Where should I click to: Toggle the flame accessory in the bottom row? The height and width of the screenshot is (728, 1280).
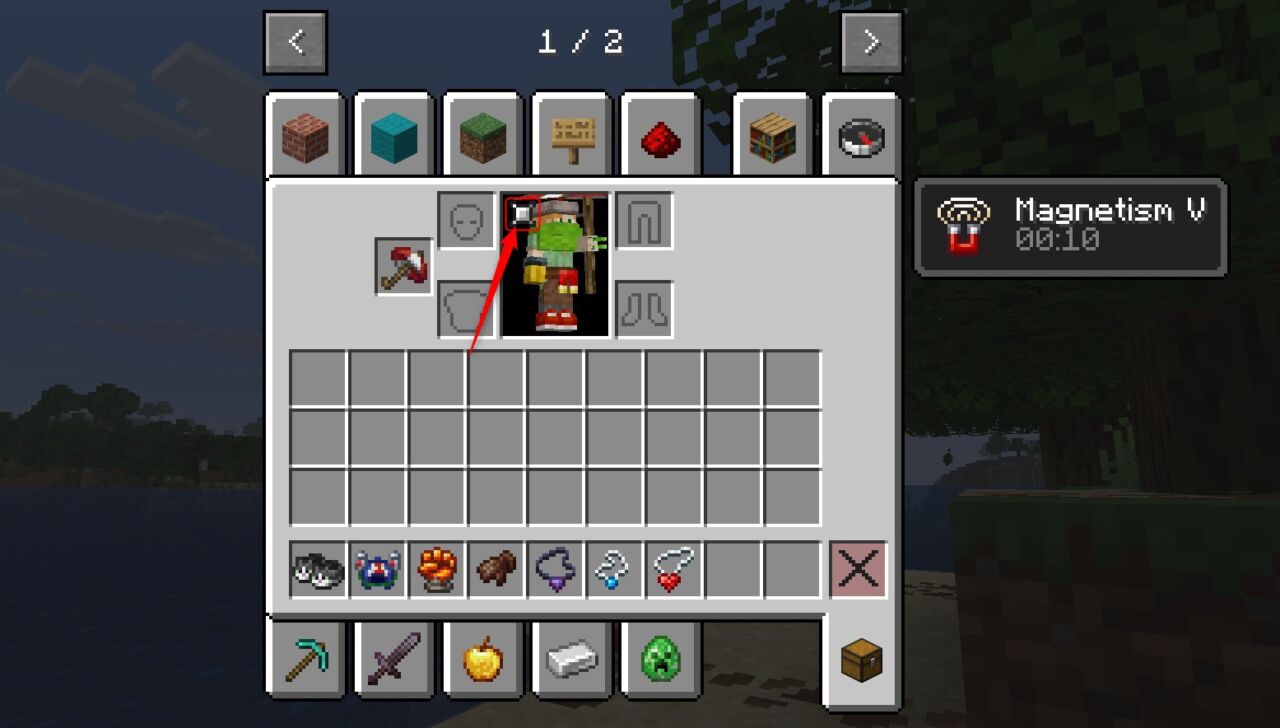coord(433,570)
